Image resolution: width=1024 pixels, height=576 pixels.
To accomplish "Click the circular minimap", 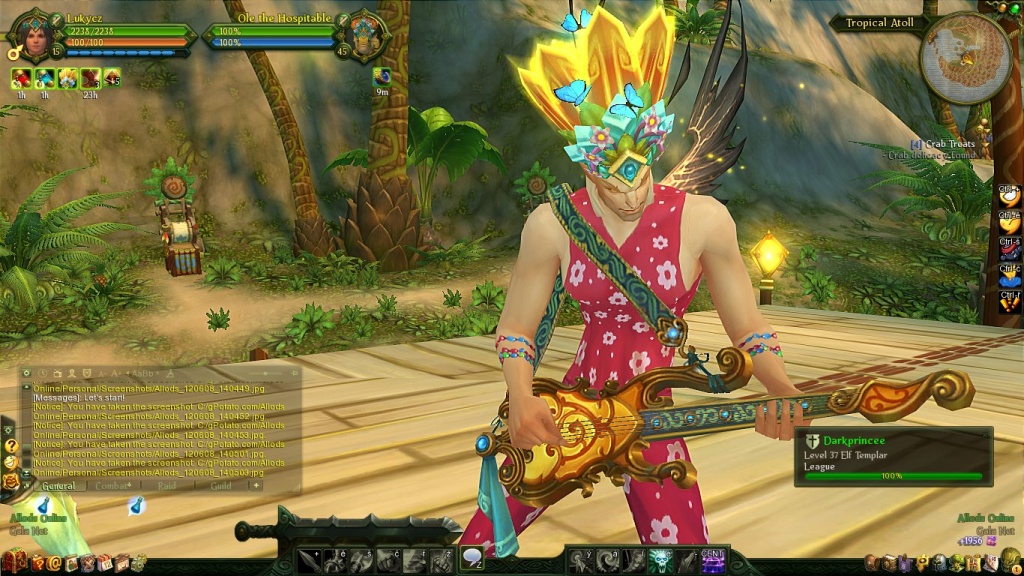I will coord(964,57).
